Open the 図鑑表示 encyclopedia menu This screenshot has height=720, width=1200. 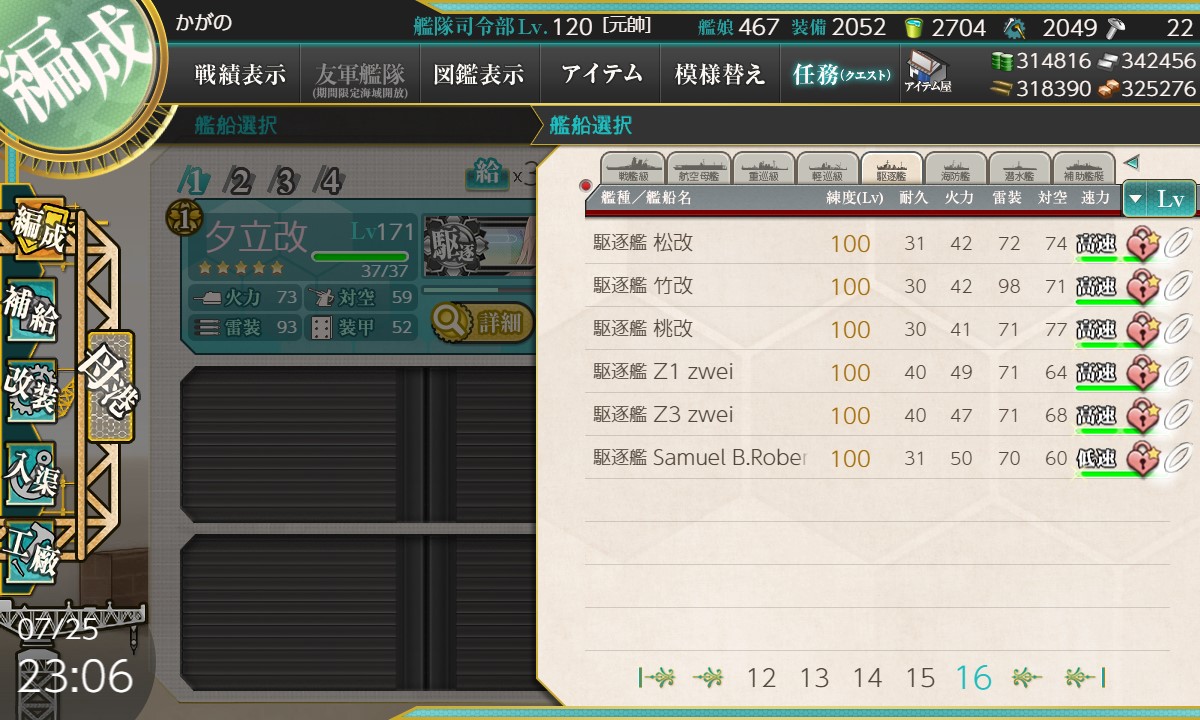478,74
